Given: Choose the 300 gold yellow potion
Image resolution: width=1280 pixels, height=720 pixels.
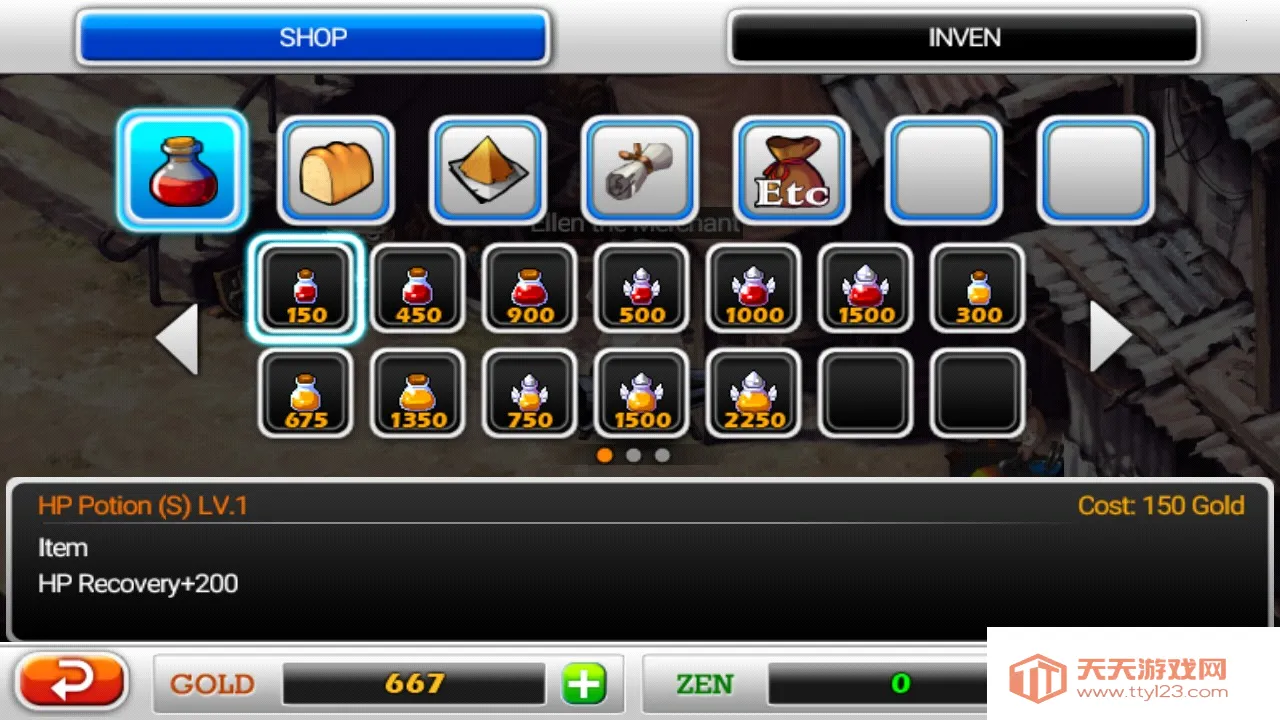Looking at the screenshot, I should tap(977, 290).
